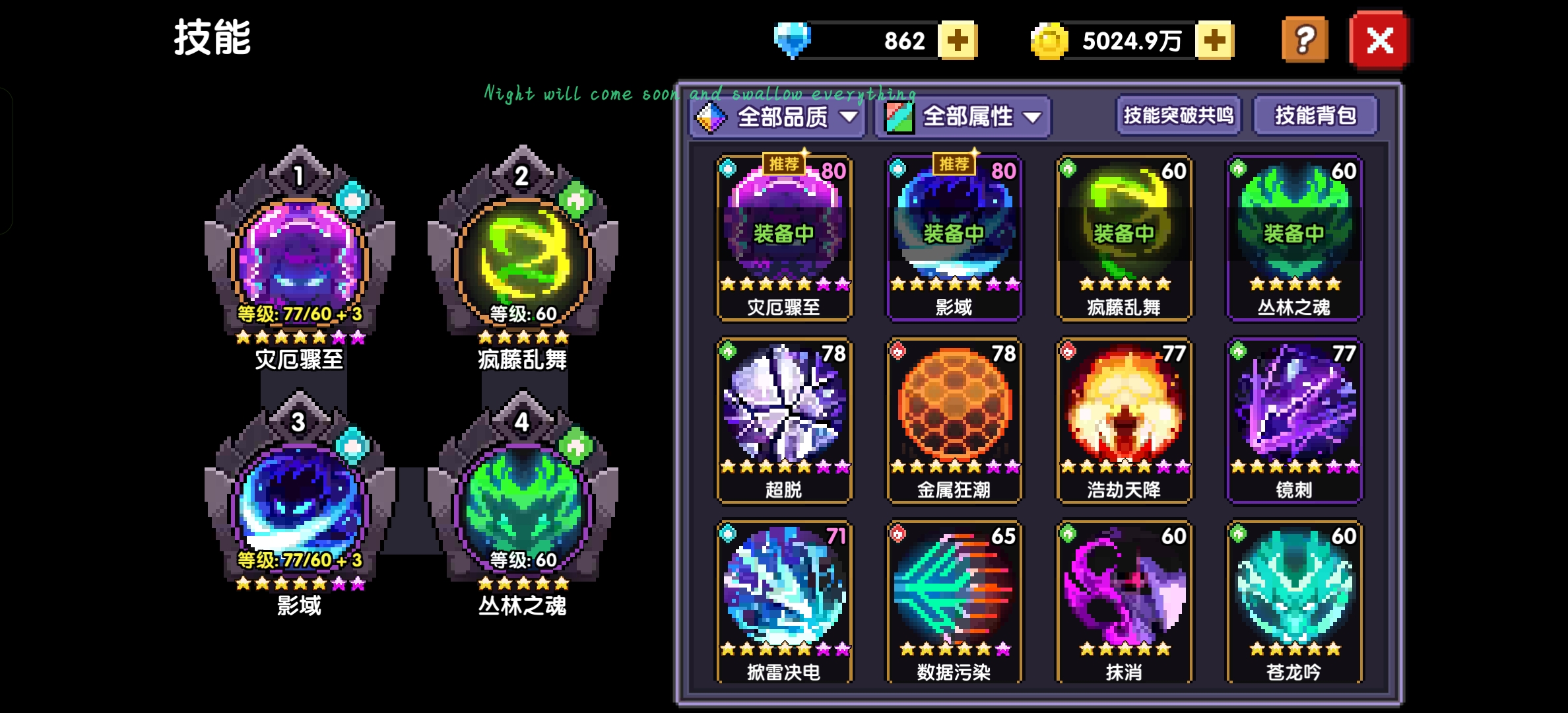Open the 全部品质 quality filter dropdown
The height and width of the screenshot is (713, 1568).
777,118
